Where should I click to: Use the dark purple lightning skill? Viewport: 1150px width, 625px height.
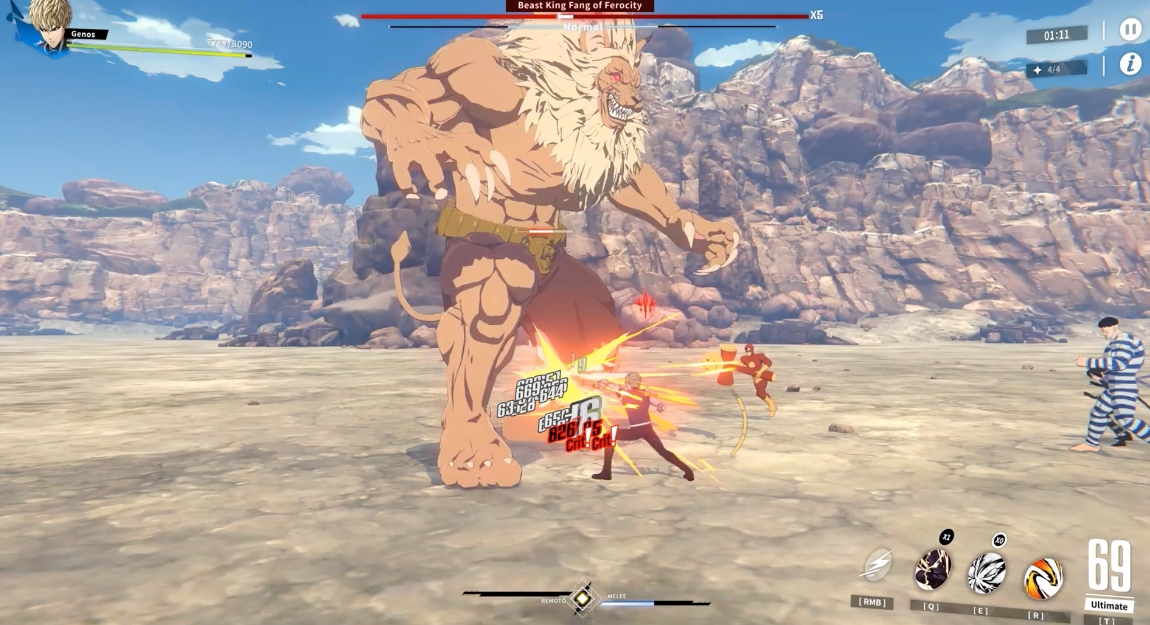point(932,570)
